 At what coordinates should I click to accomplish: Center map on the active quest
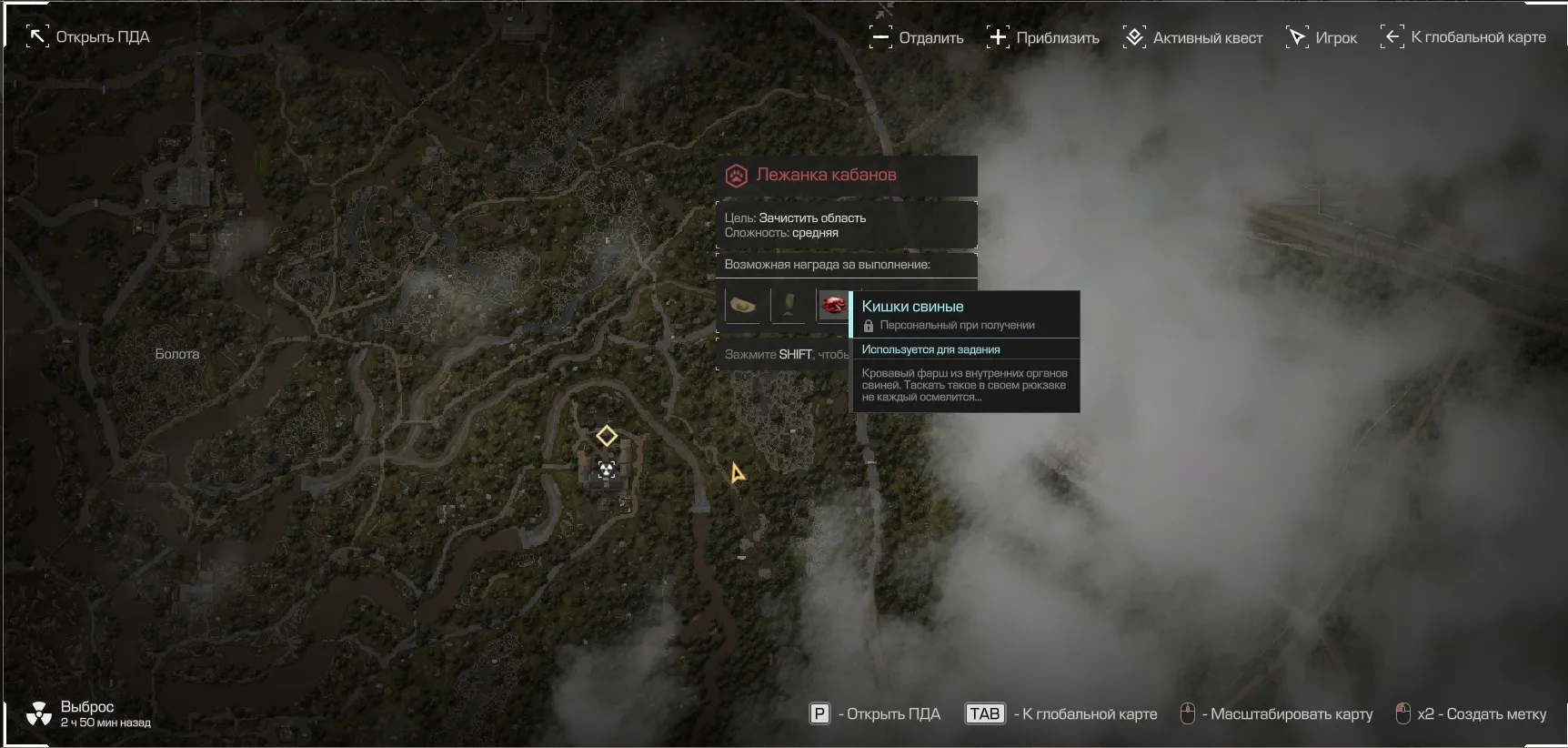[1192, 37]
